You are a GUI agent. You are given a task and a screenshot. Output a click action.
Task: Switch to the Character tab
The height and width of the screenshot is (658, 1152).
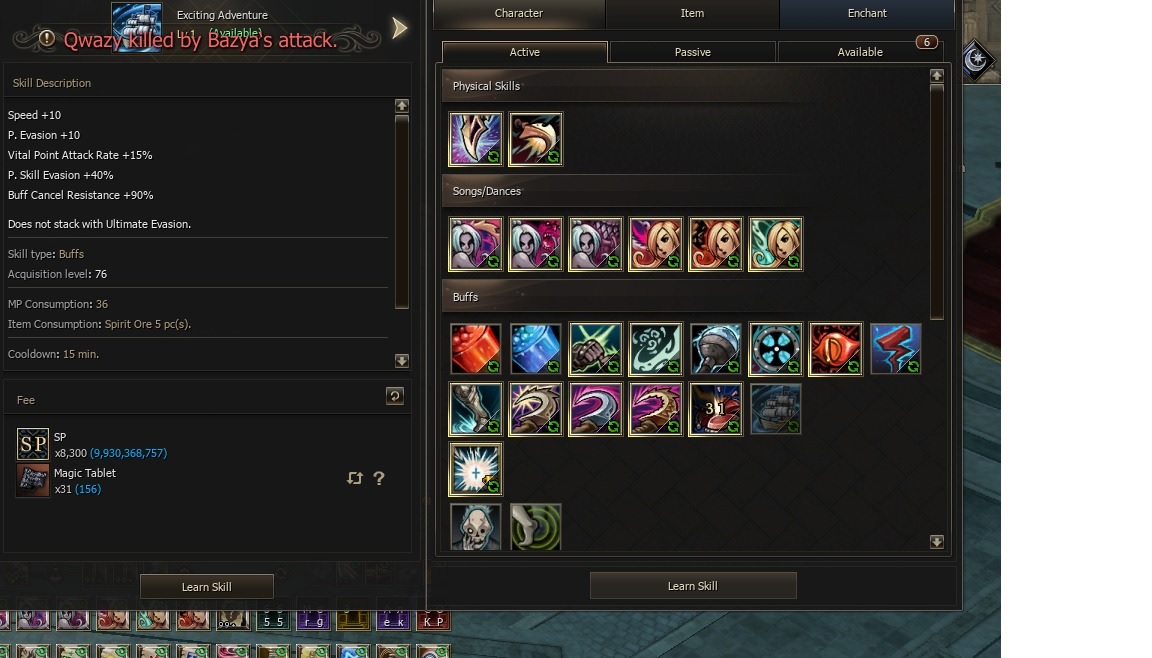(x=519, y=14)
